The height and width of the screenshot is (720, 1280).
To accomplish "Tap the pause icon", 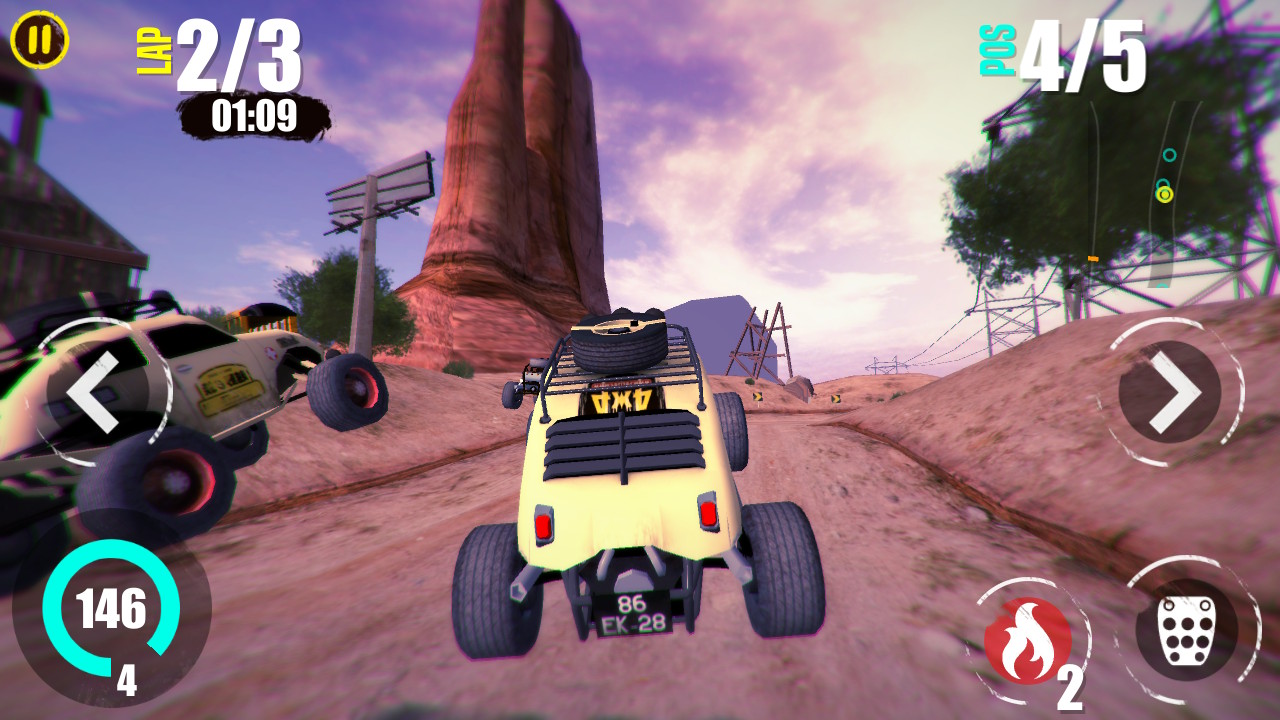I will [40, 40].
